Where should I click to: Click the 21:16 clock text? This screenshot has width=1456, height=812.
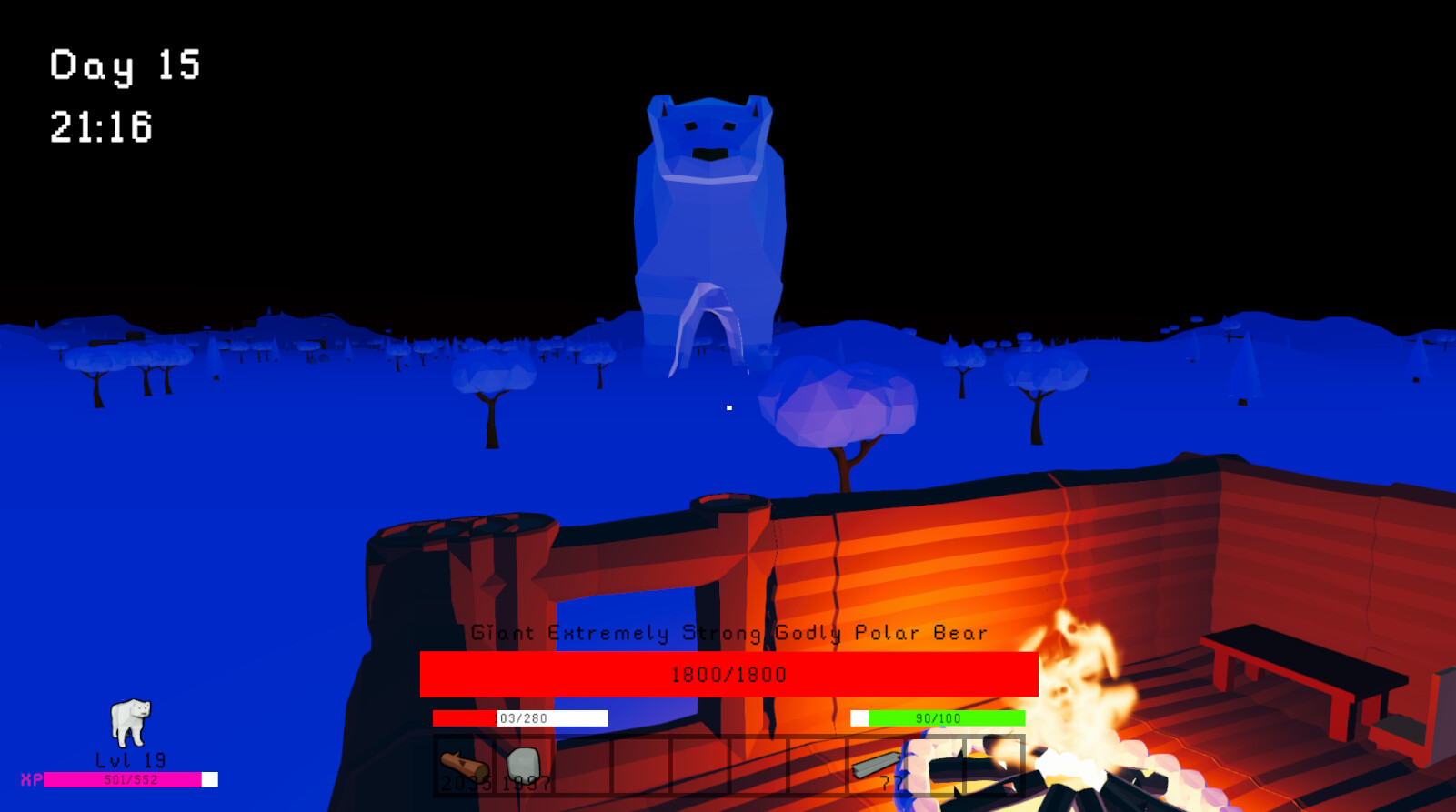[98, 127]
